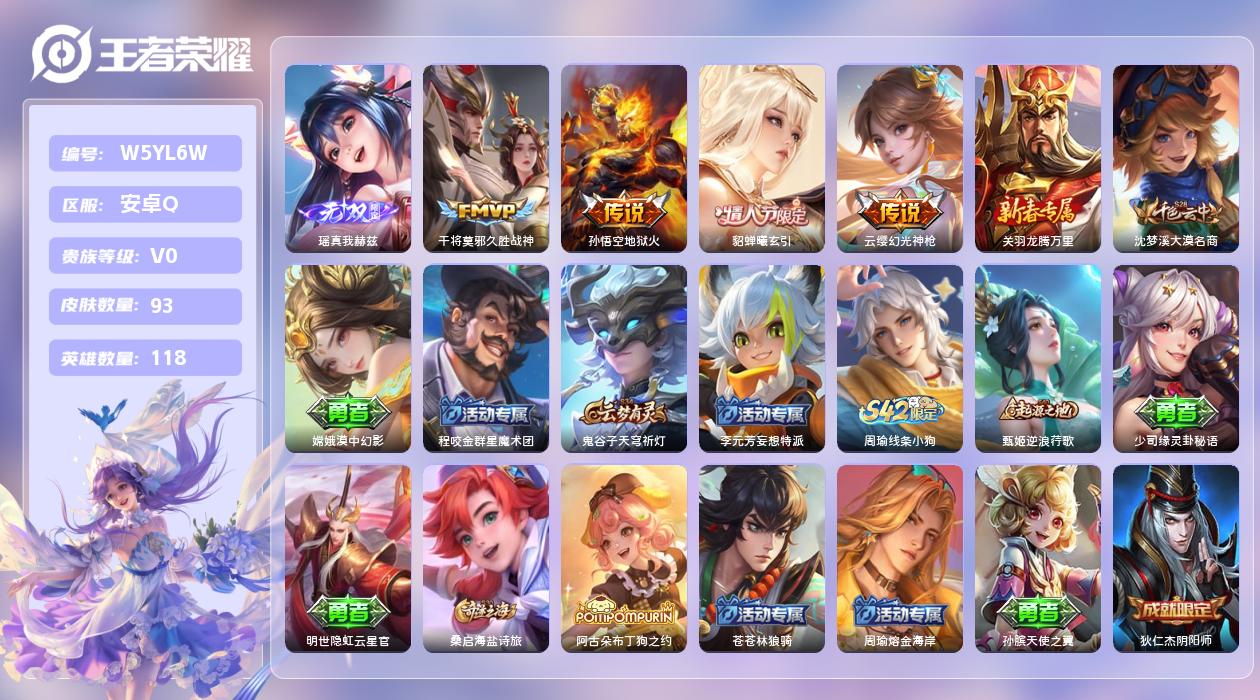Open the 苍苍林狼骑 skin card
The width and height of the screenshot is (1260, 700).
pyautogui.click(x=761, y=558)
